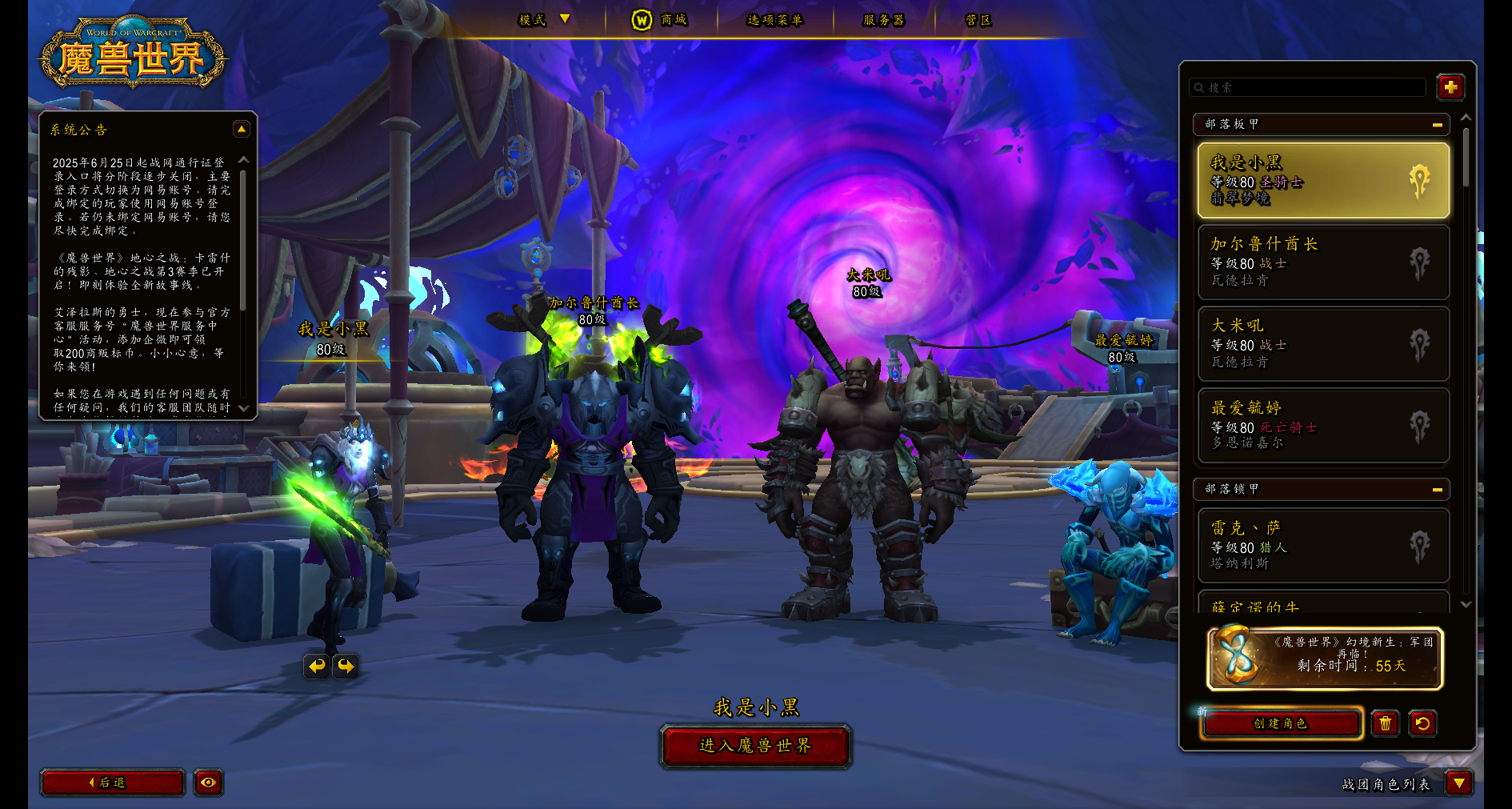
Task: Collapse the 系统公告 announcement panel
Action: [241, 129]
